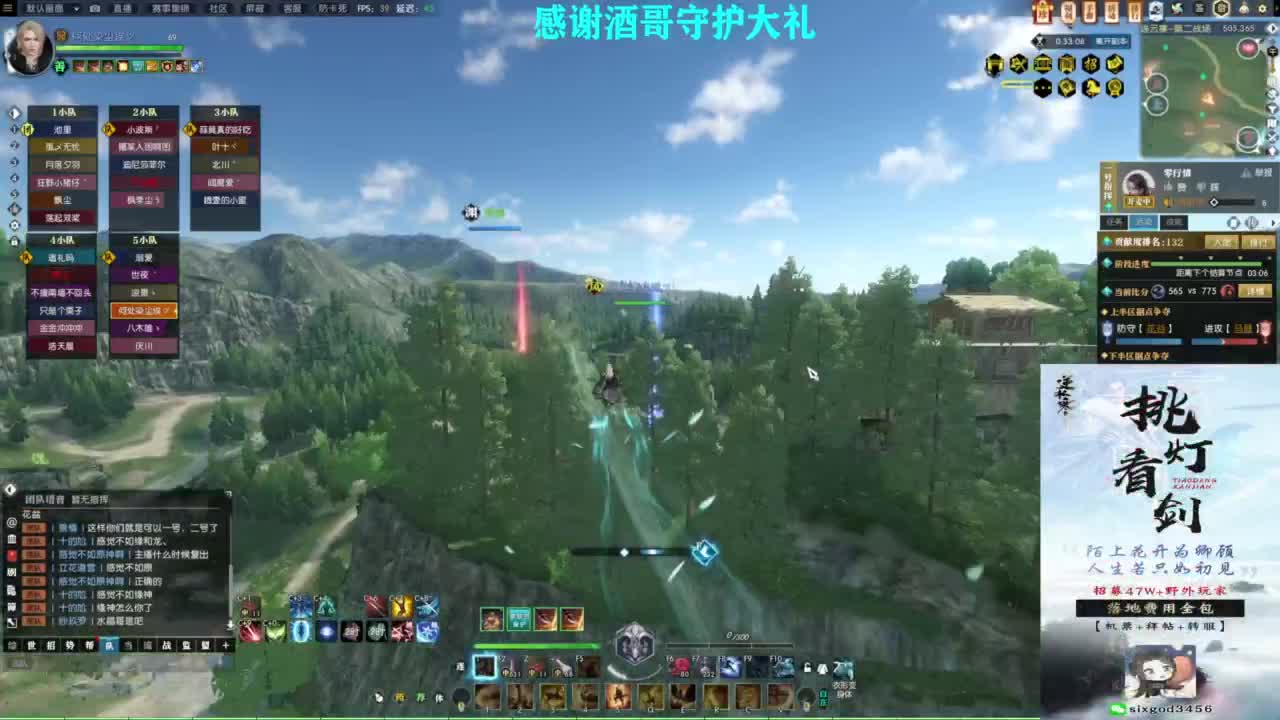Screen dimensions: 1280x720
Task: Mute the speaker icon in the commander panel
Action: coord(1165,201)
